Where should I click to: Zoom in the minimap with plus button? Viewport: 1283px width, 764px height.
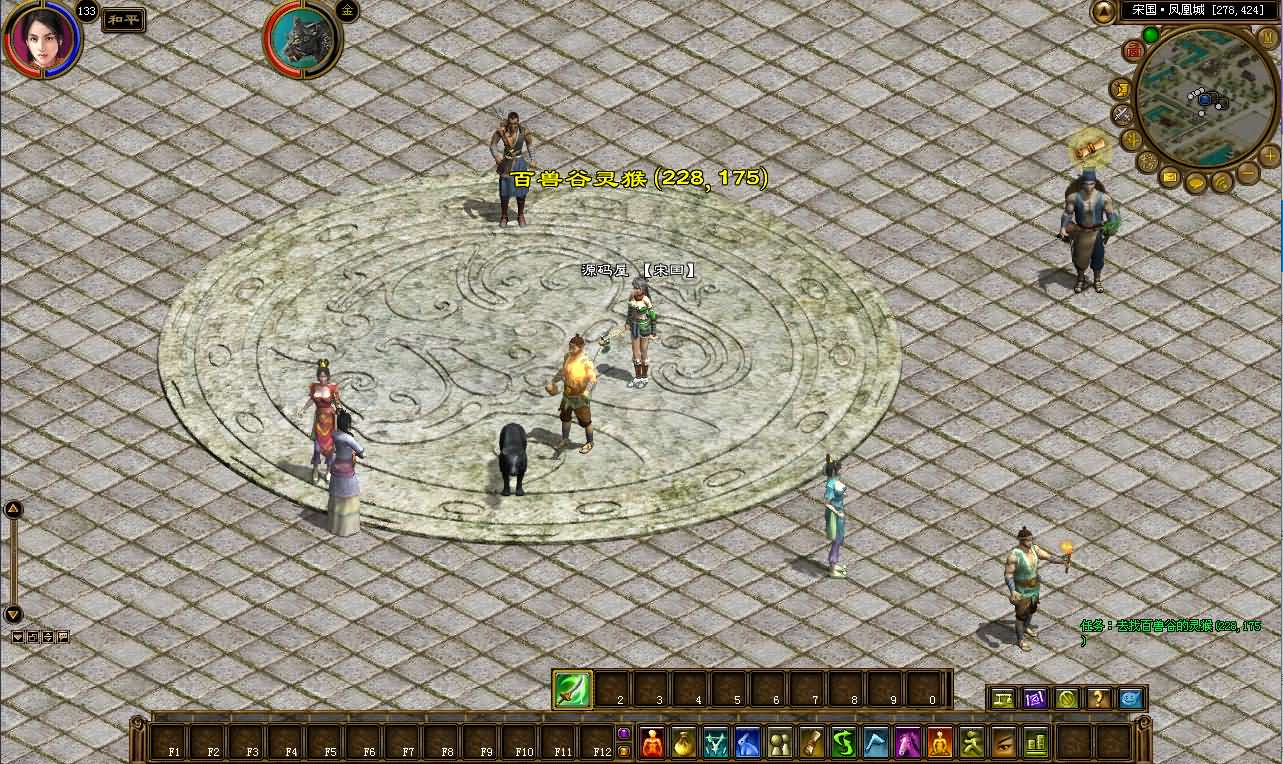click(1269, 155)
